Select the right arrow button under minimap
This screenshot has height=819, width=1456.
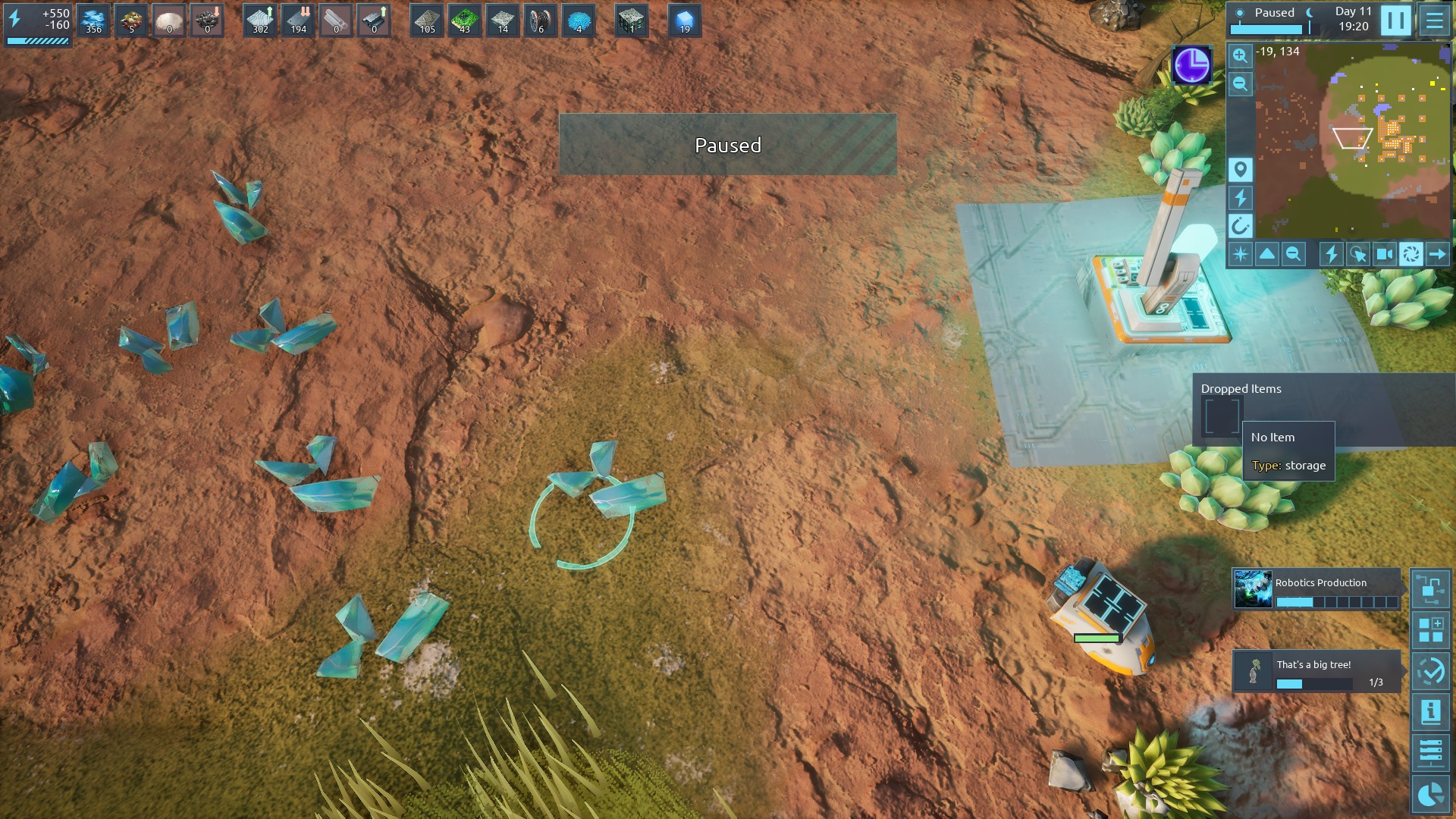pyautogui.click(x=1437, y=254)
